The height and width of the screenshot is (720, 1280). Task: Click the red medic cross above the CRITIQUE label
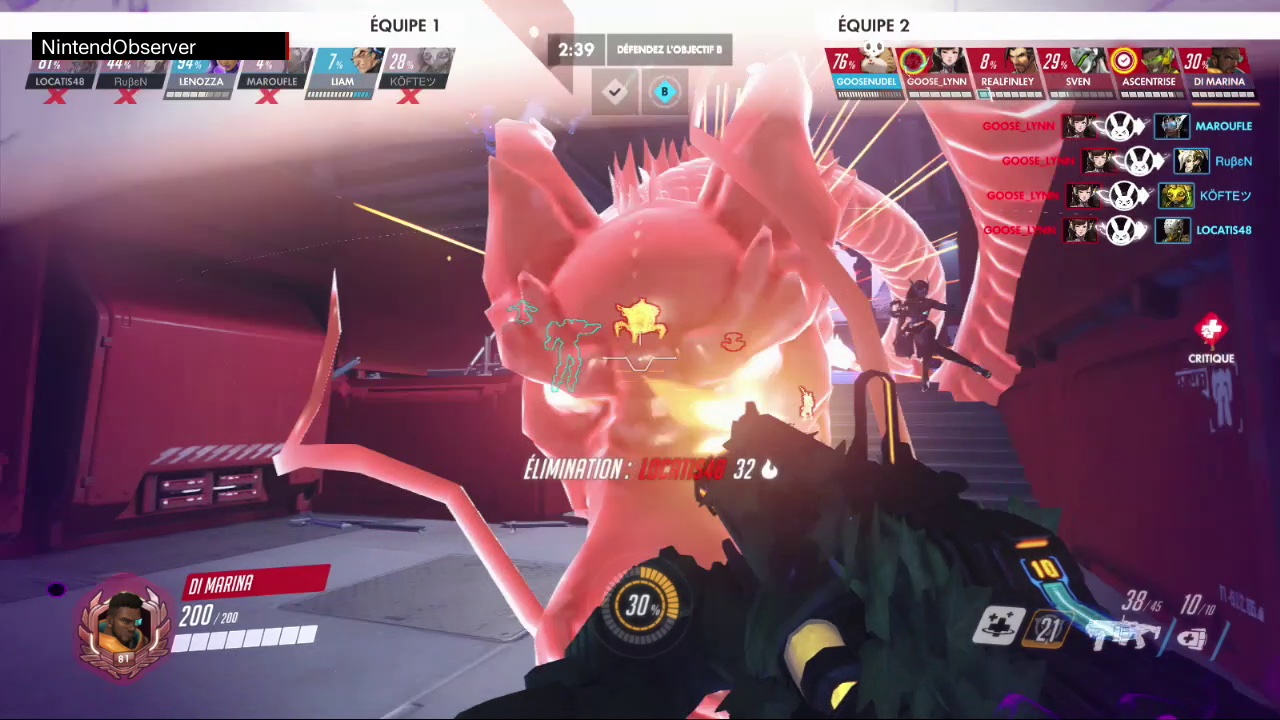click(1211, 328)
